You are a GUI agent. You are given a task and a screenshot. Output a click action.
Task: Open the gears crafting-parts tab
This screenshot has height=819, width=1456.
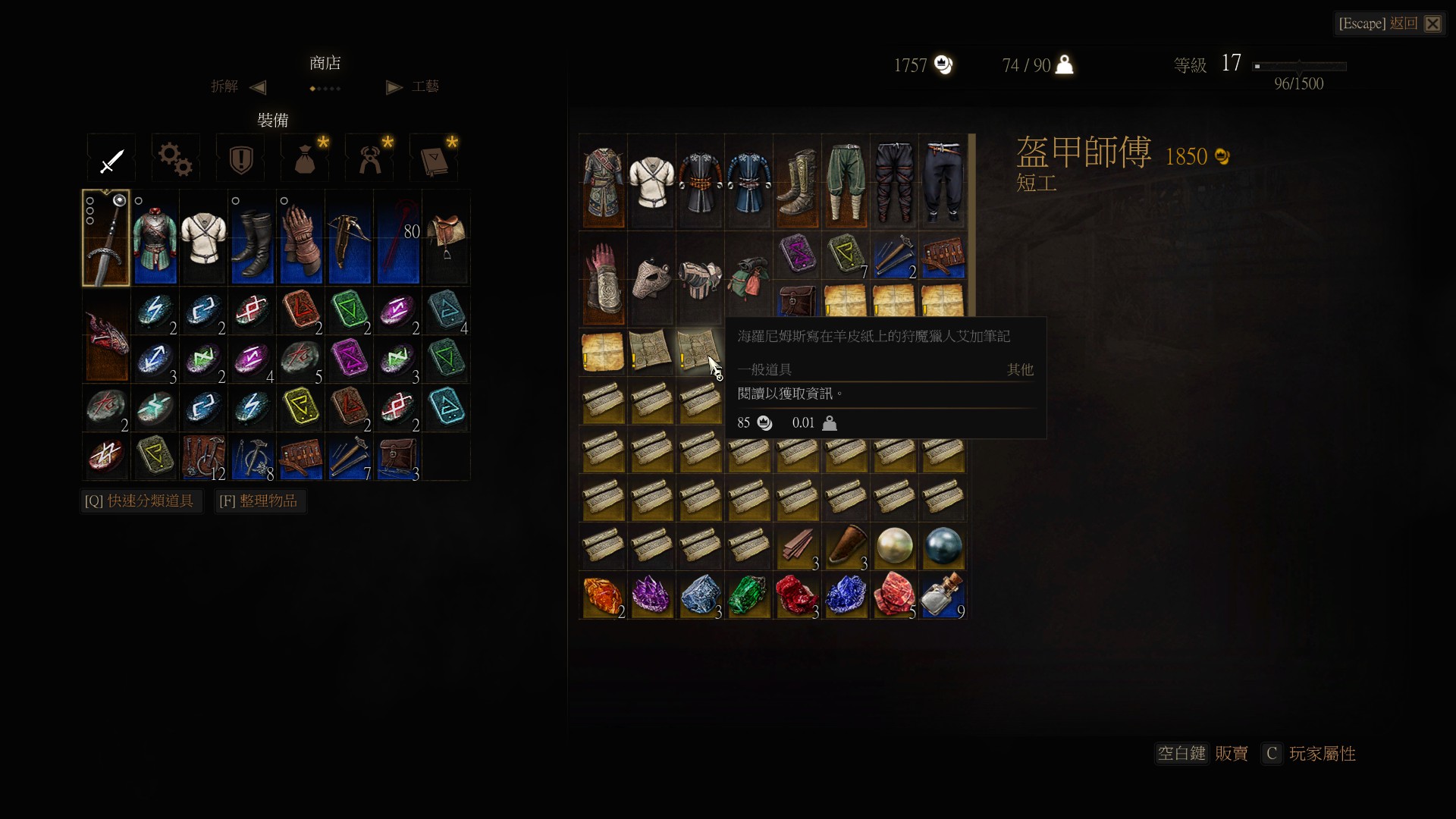click(x=176, y=158)
